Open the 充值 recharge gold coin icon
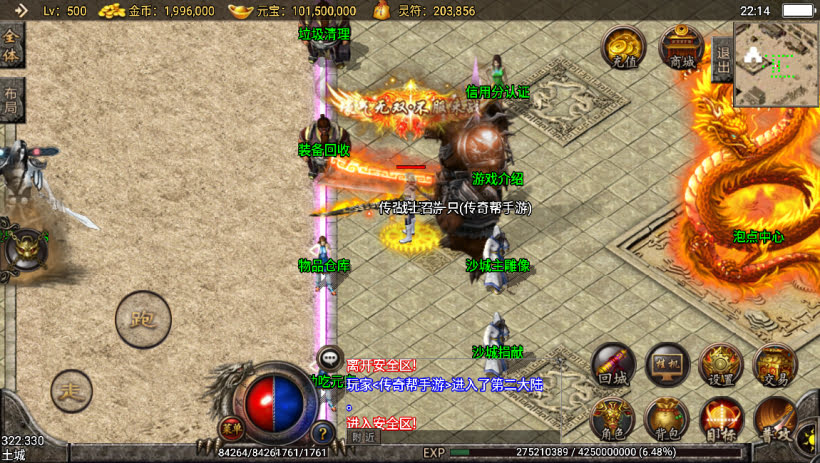The image size is (820, 463). 623,48
